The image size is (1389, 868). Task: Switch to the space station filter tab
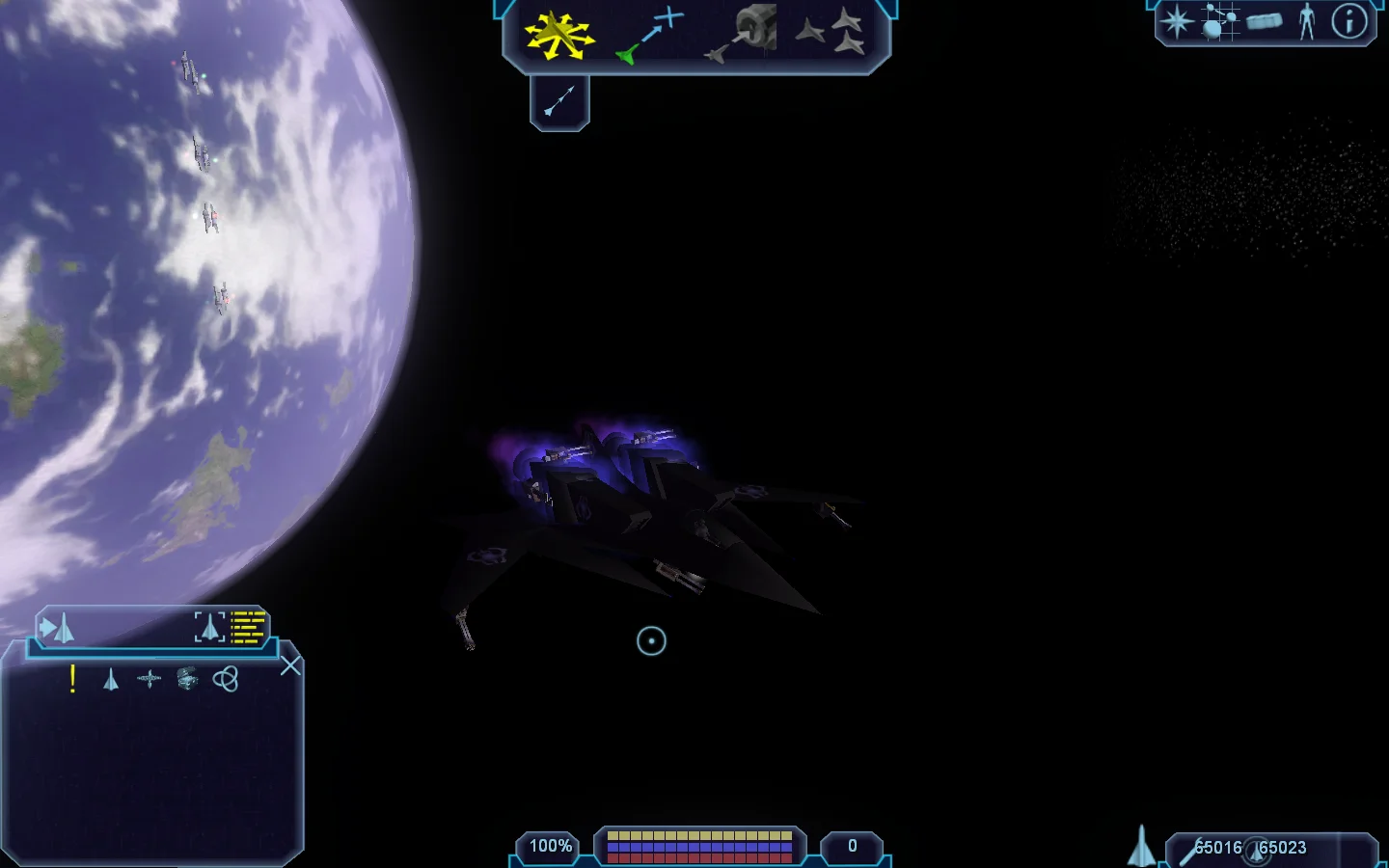pos(149,679)
